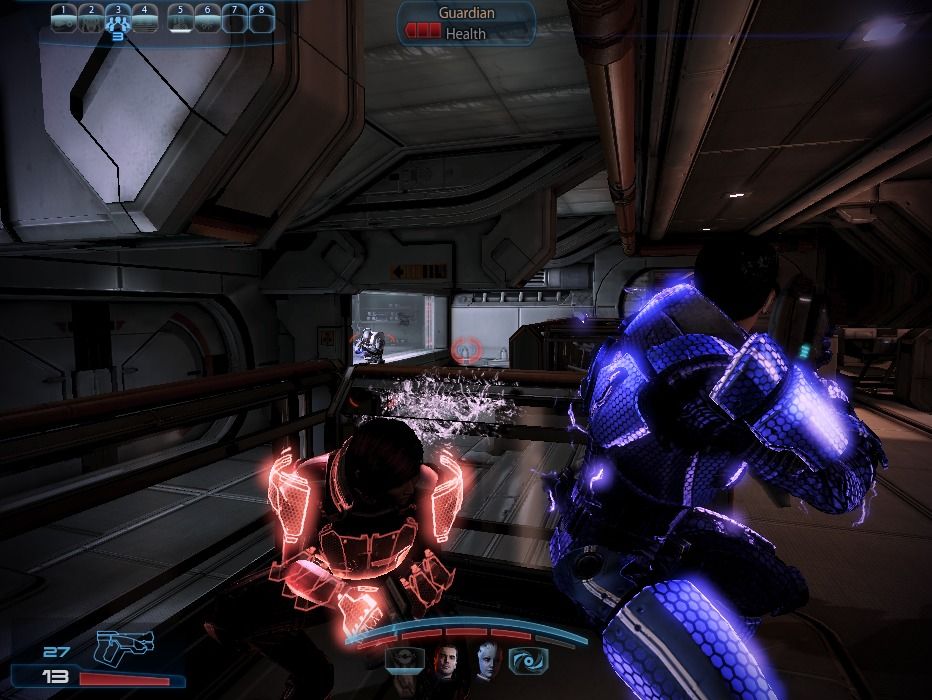Select the asari squadmate portrait
Viewport: 932px width, 700px height.
coord(486,660)
